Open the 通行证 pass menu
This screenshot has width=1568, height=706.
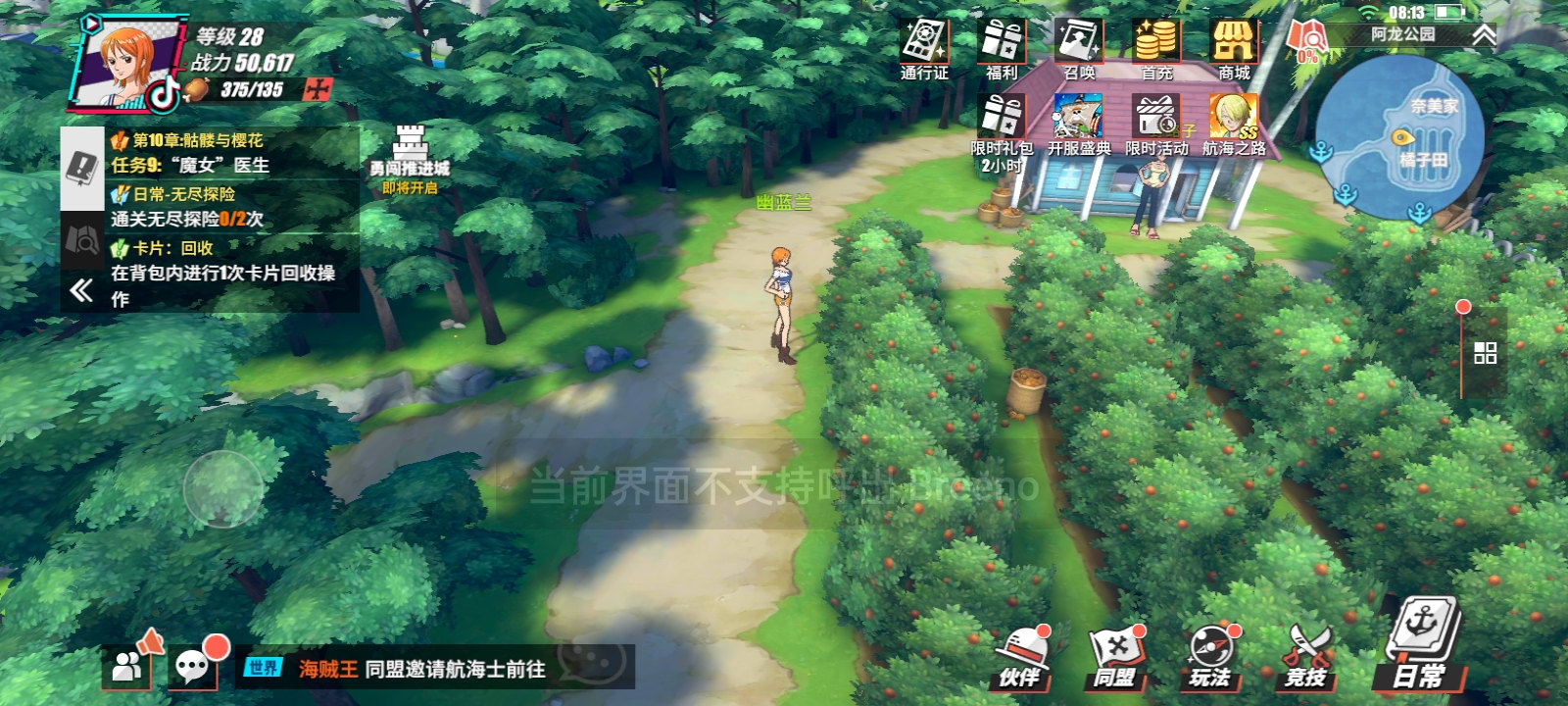coord(924,47)
